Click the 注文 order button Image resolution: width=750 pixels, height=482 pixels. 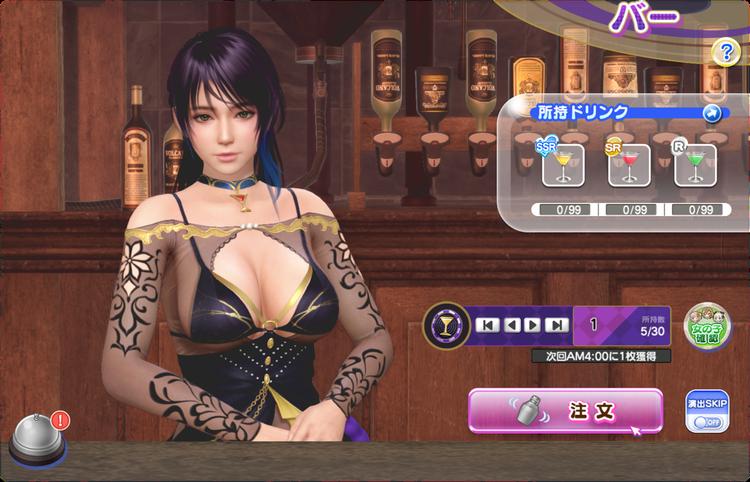(565, 410)
